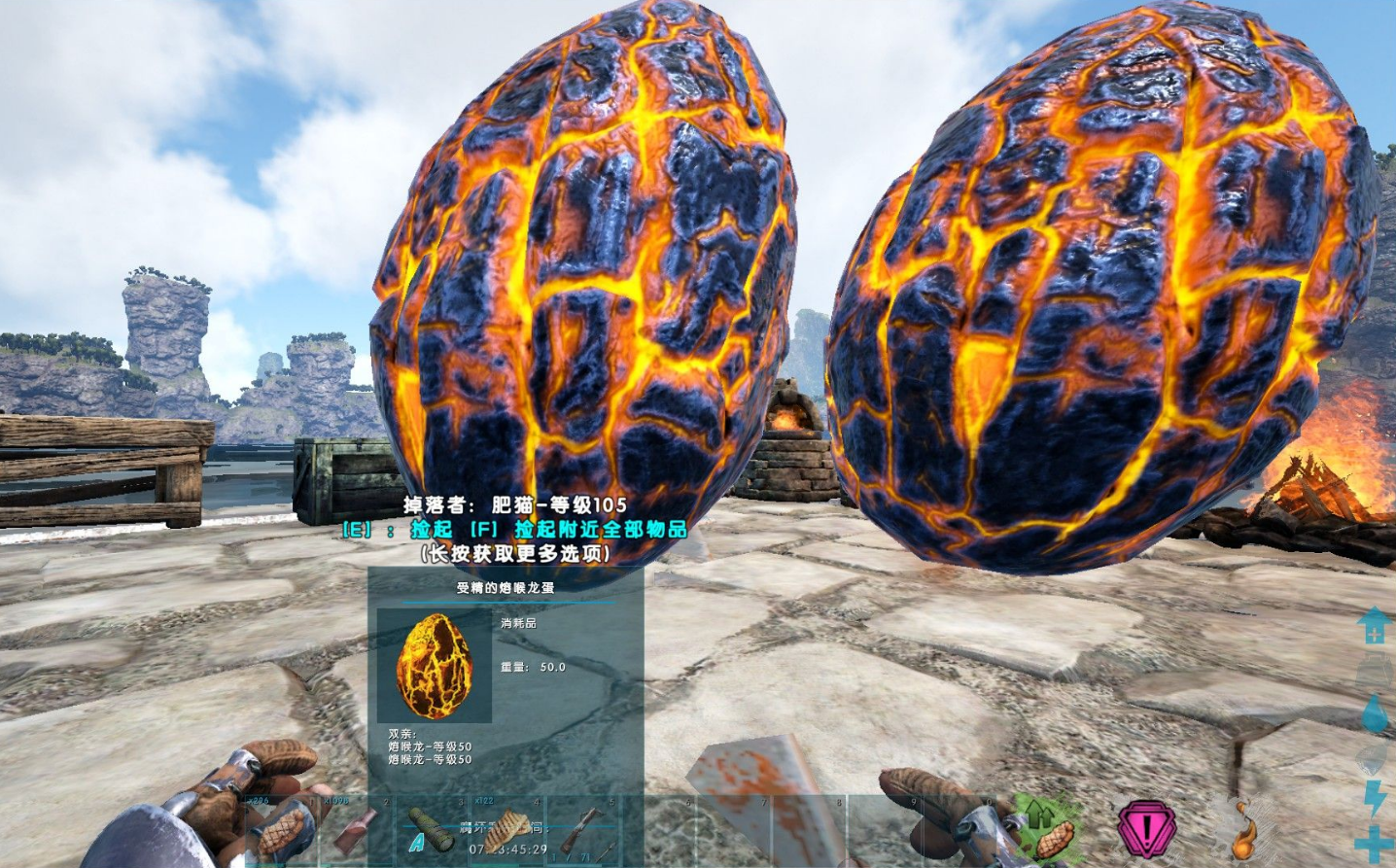
Task: Choose the green cylinder item in slot 3
Action: pyautogui.click(x=431, y=831)
